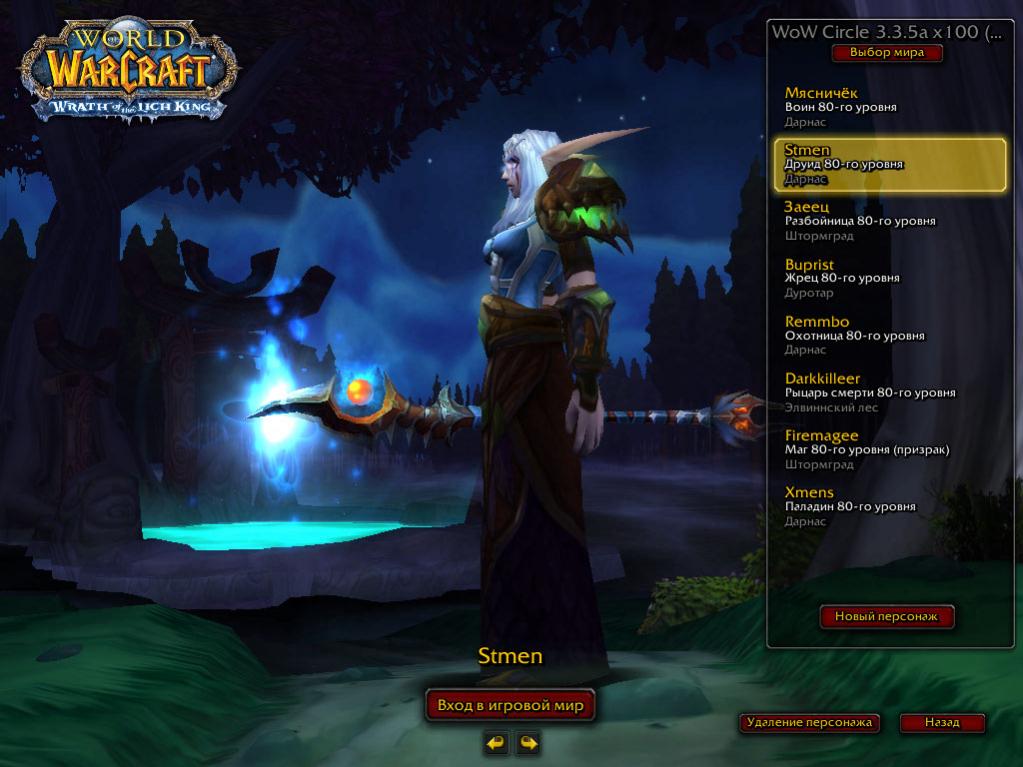Rotate the character with the left arrow

pyautogui.click(x=495, y=742)
